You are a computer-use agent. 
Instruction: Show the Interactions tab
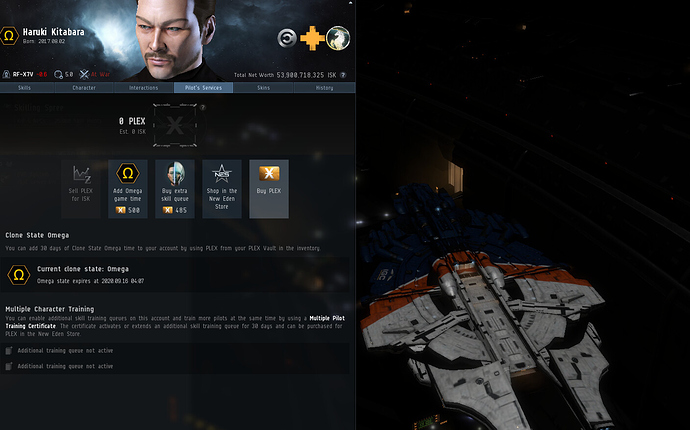coord(143,88)
